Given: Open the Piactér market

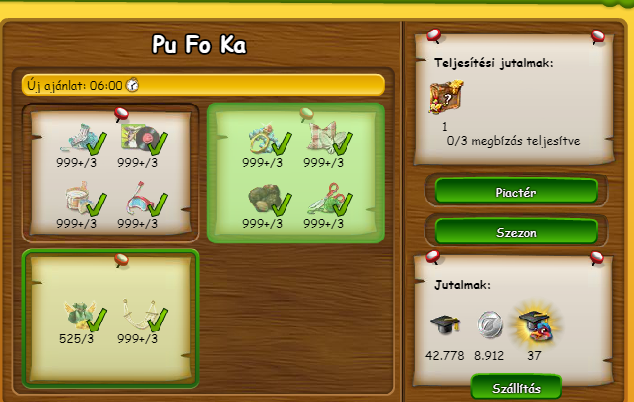Looking at the screenshot, I should tap(516, 191).
